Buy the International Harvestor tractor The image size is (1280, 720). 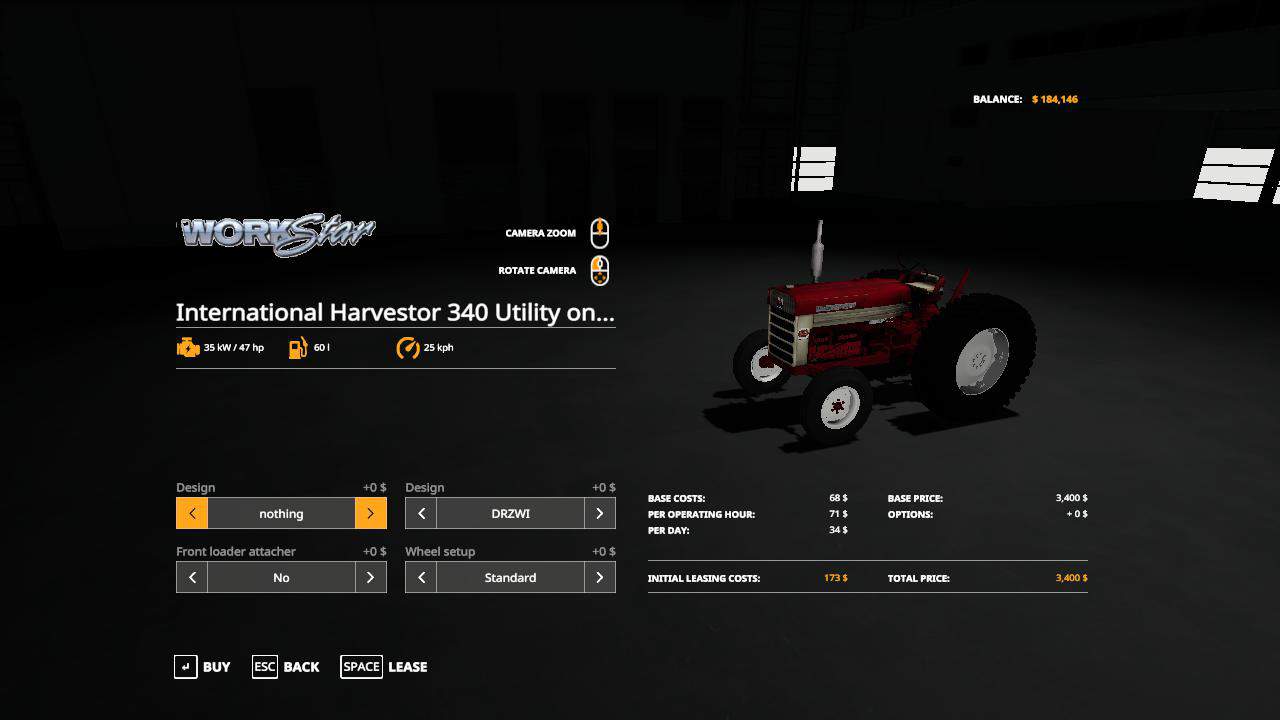203,667
